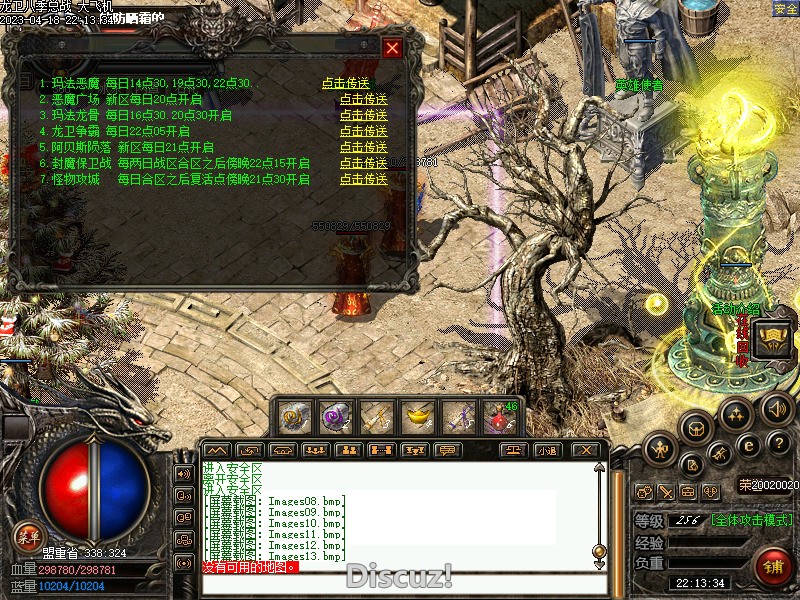Open the round 菜单 menu button
This screenshot has height=600, width=800.
[27, 537]
